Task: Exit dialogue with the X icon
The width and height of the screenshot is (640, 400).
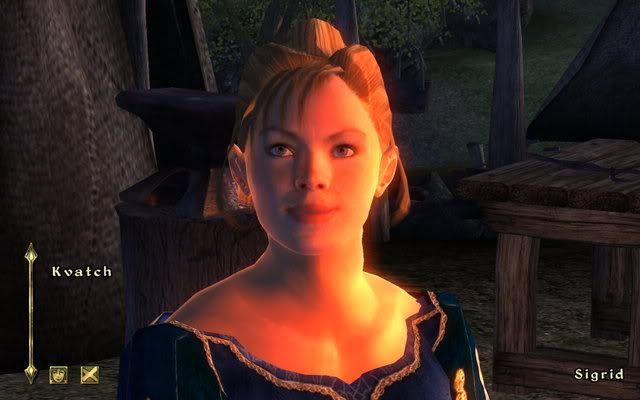Action: point(88,375)
